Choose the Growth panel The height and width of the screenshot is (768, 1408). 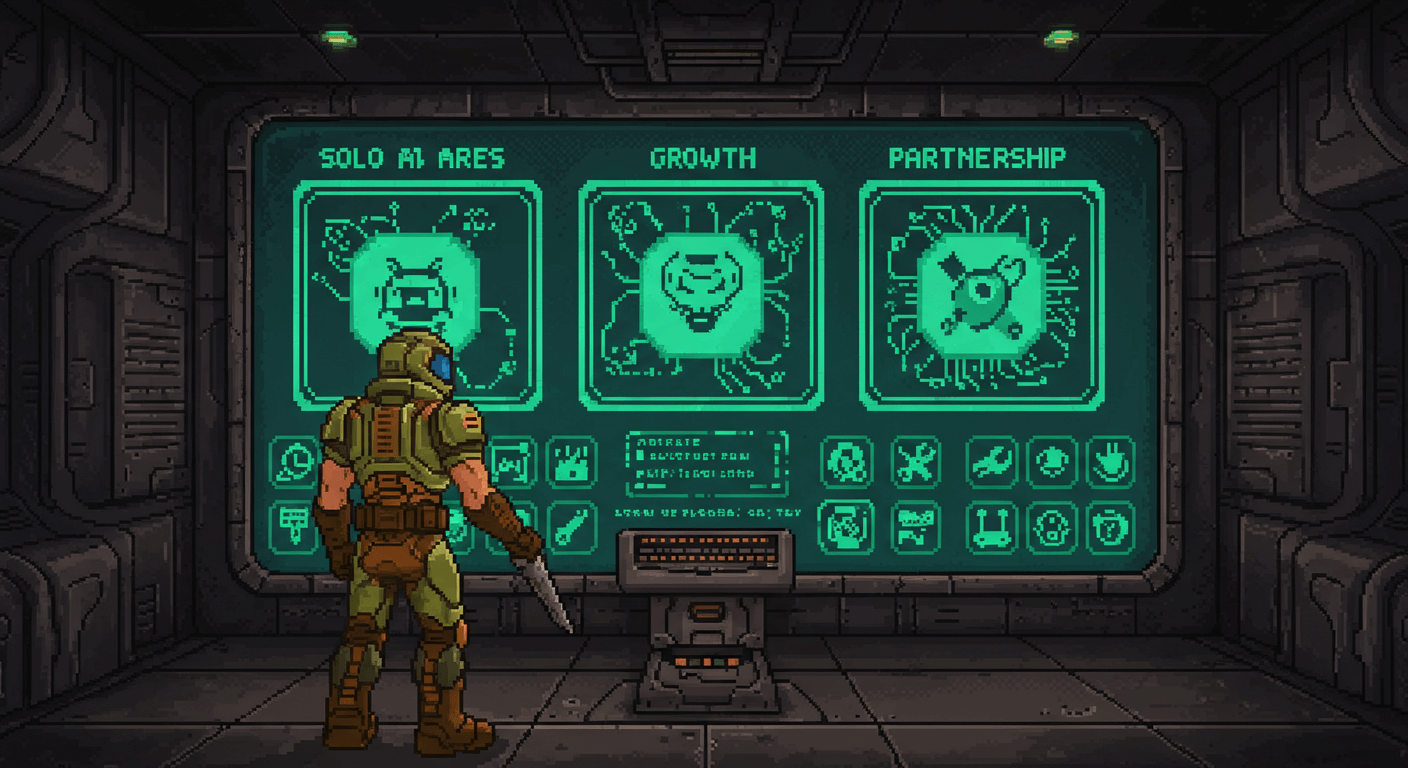coord(701,295)
